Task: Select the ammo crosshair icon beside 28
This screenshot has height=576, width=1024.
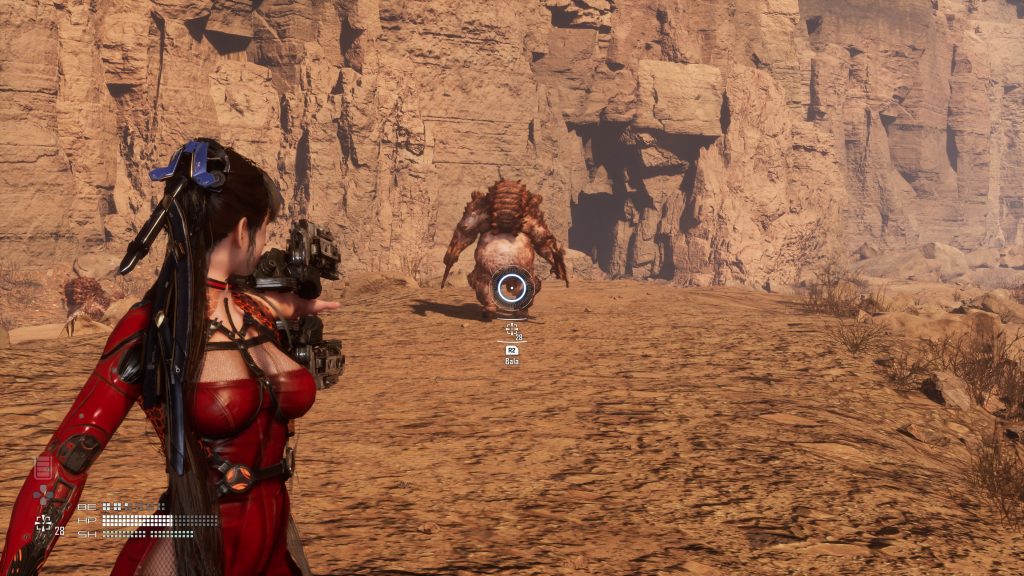Action: [43, 523]
